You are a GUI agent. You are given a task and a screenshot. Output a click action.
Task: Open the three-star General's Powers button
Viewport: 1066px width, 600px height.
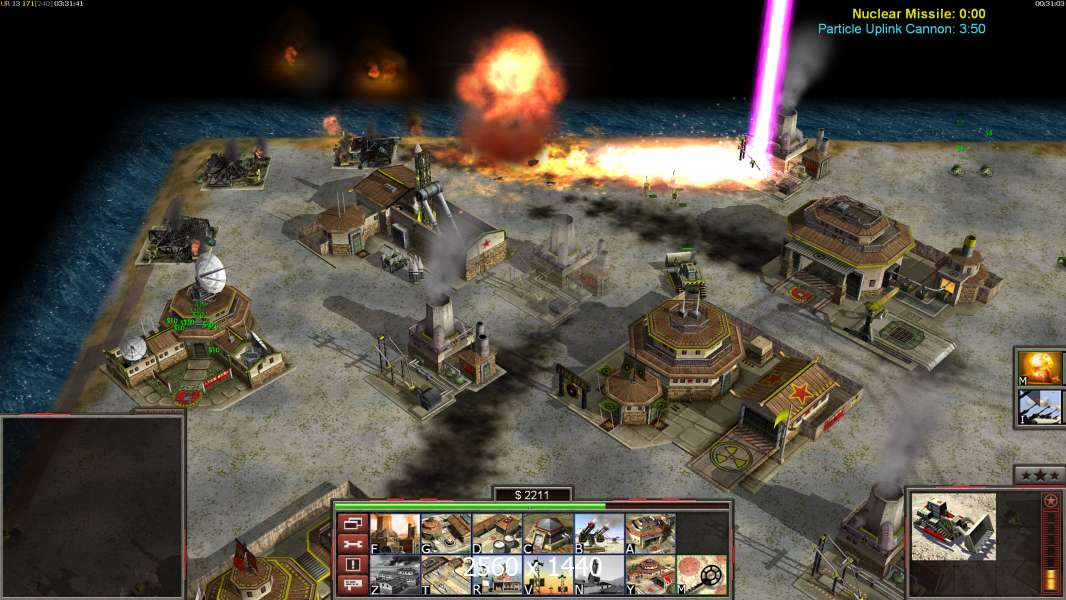pos(1039,475)
